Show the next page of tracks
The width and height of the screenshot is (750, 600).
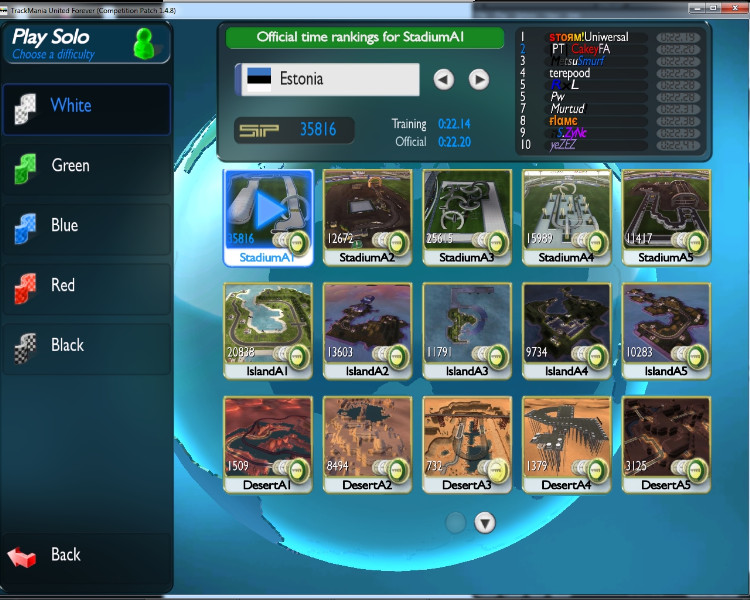click(x=485, y=522)
